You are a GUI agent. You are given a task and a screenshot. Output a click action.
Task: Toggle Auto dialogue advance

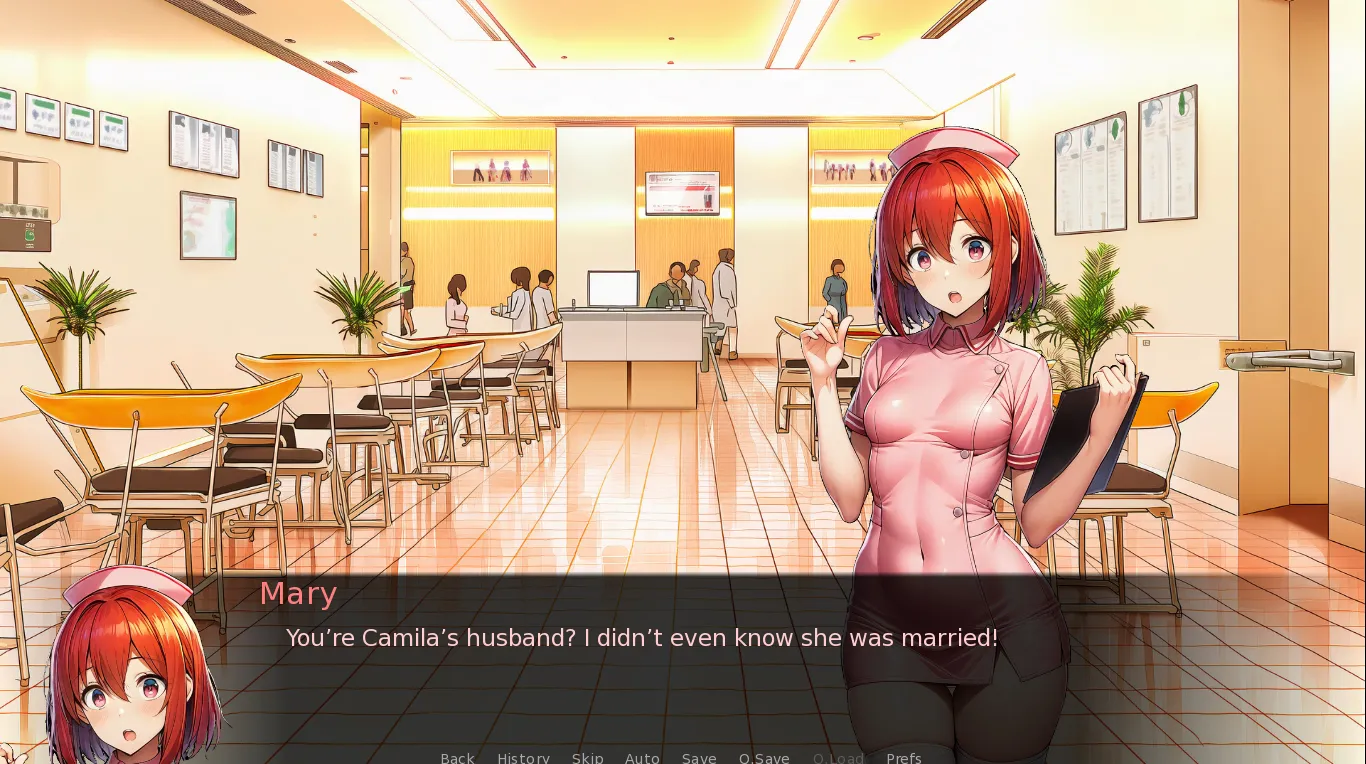pos(642,757)
